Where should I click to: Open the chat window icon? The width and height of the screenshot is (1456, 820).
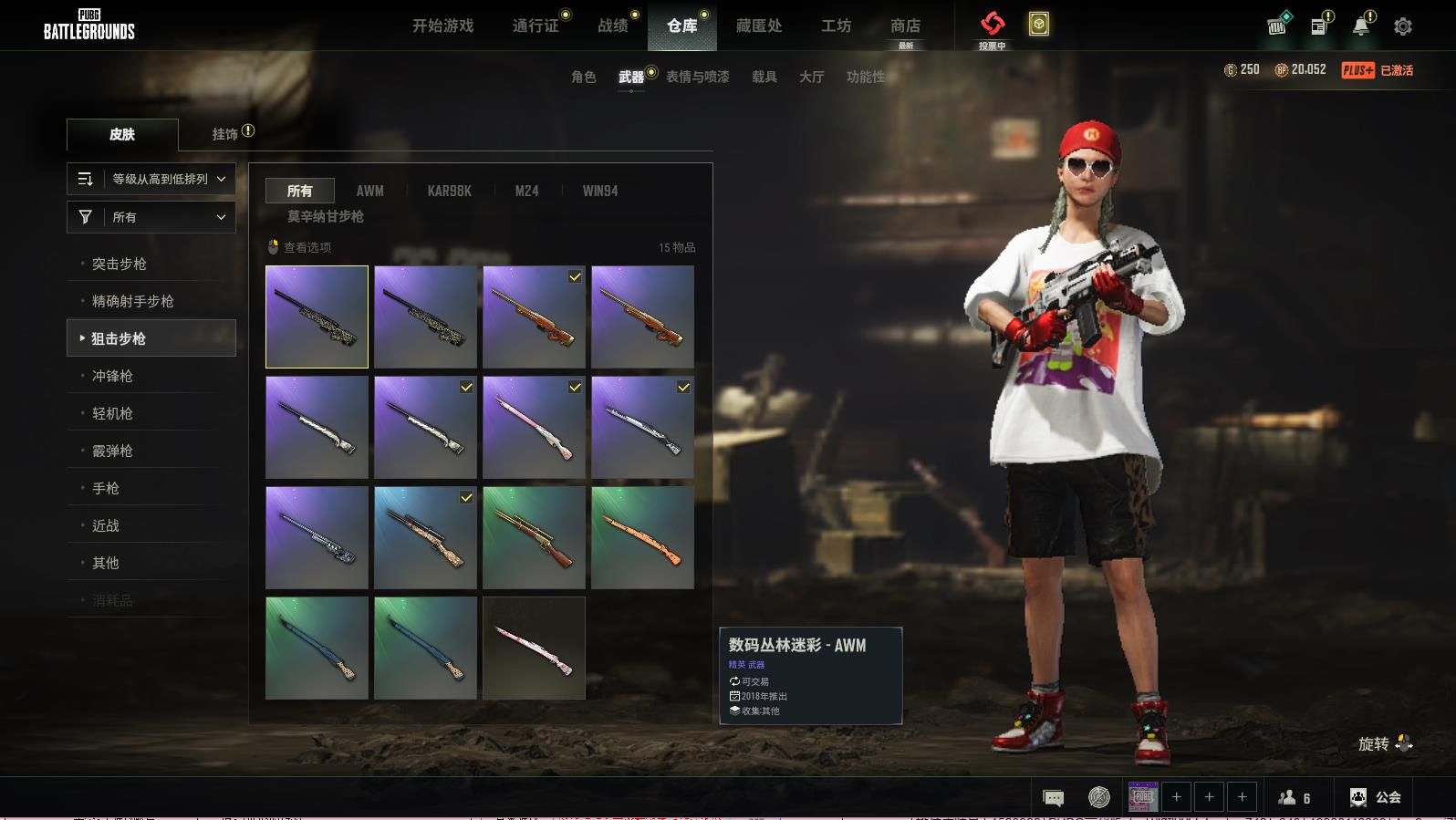click(x=1053, y=798)
